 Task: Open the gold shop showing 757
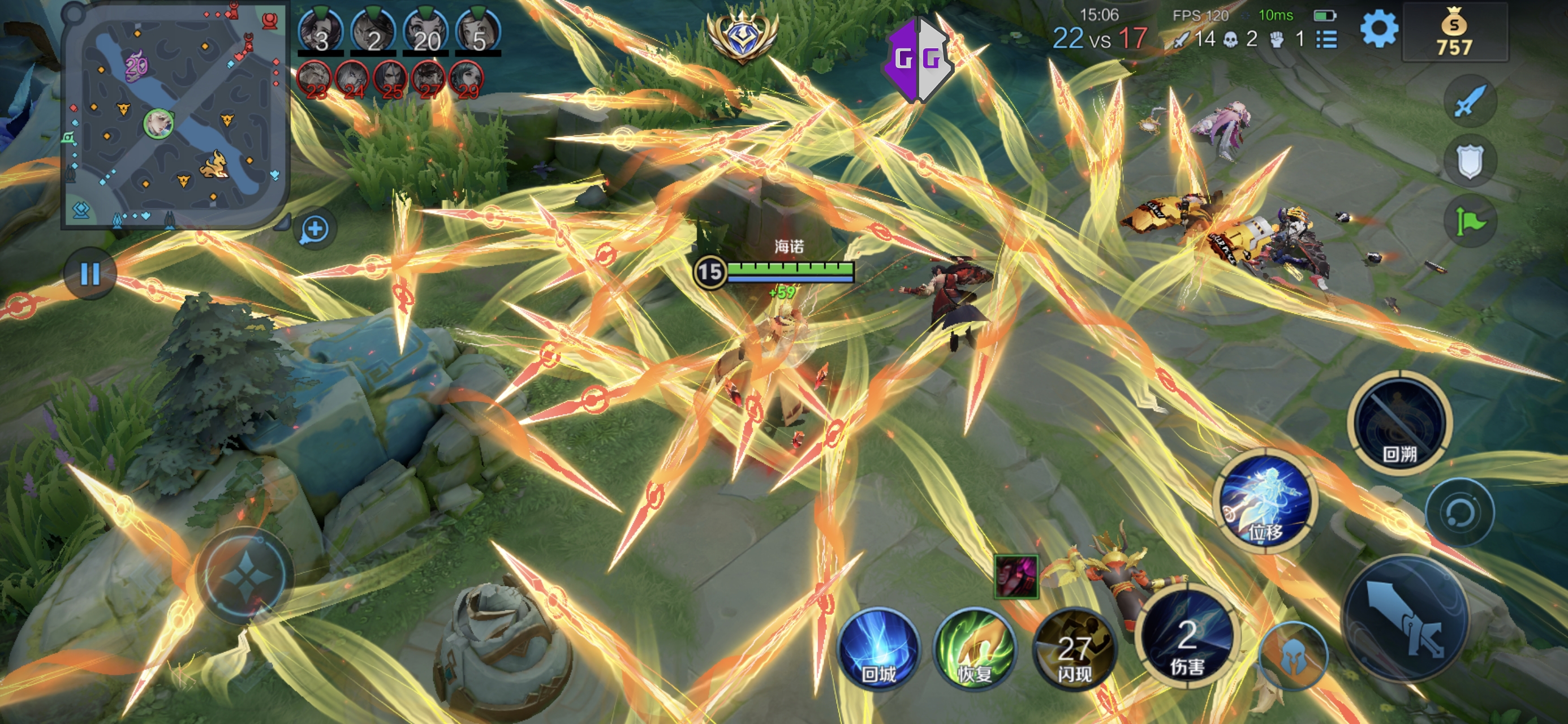tap(1454, 33)
